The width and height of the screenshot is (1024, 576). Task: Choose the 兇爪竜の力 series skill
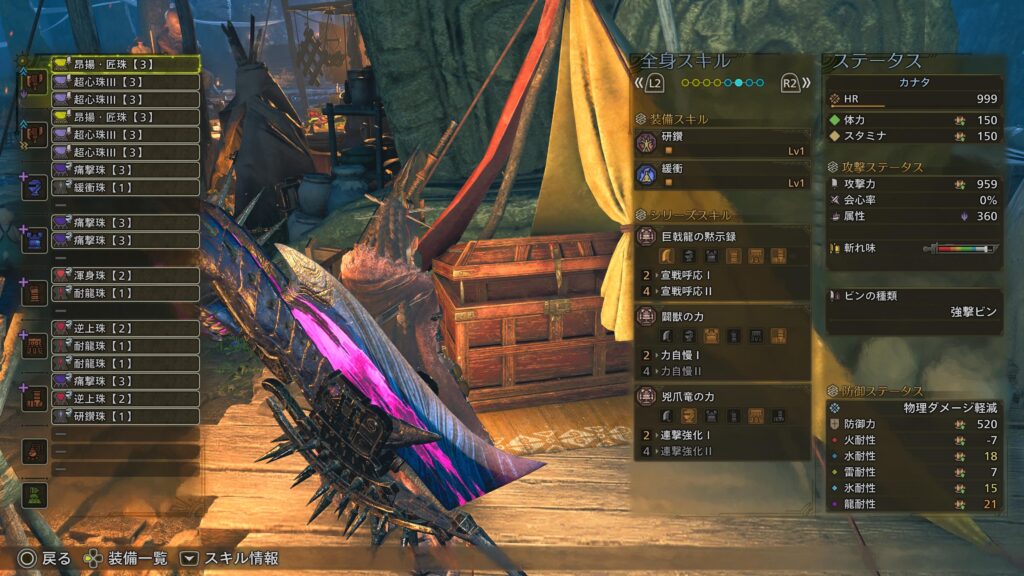(x=721, y=397)
